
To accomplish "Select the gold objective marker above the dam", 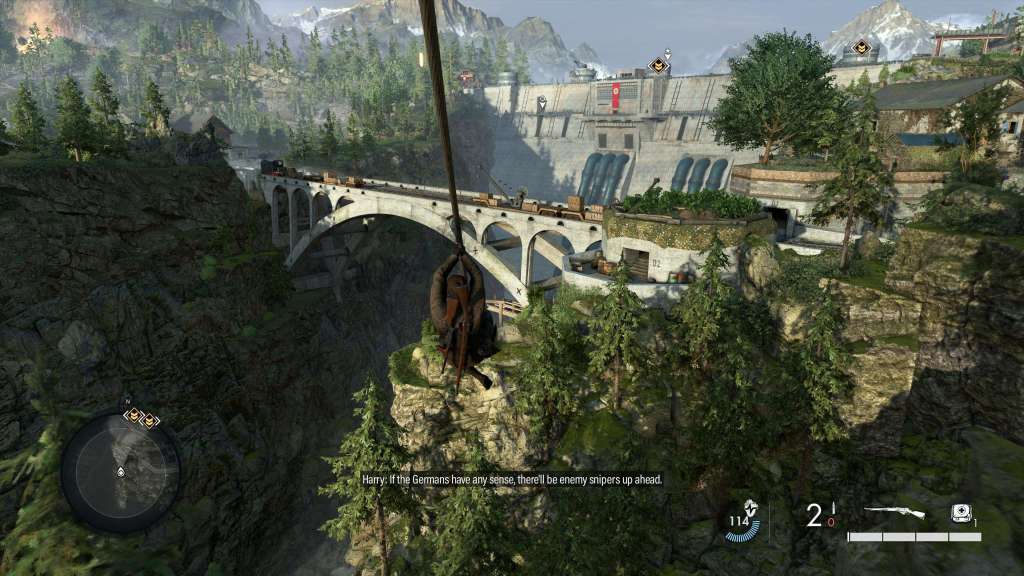I will [x=658, y=65].
